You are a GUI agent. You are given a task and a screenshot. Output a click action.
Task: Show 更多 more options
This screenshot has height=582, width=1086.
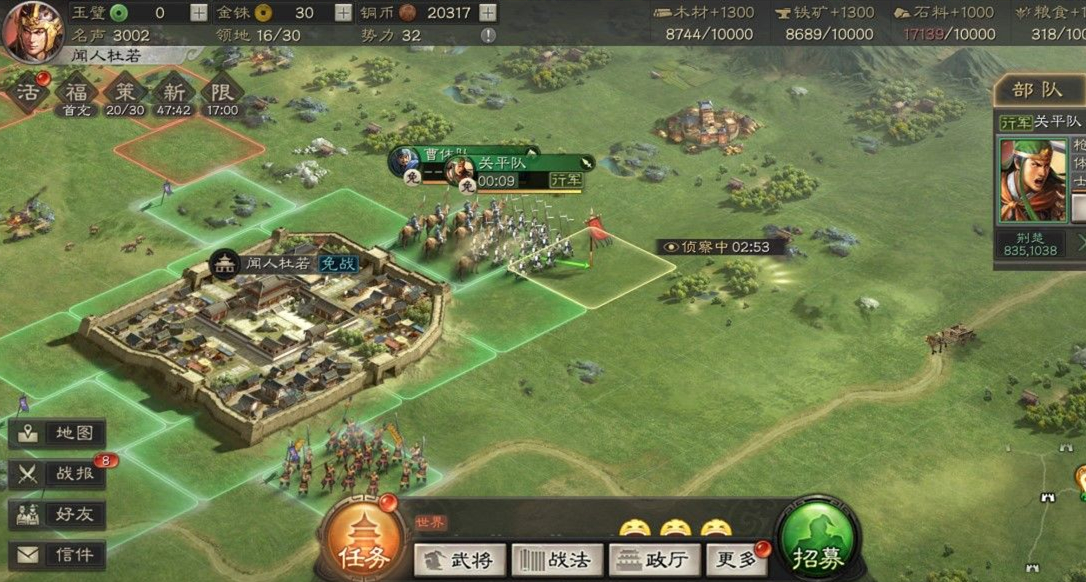point(736,559)
